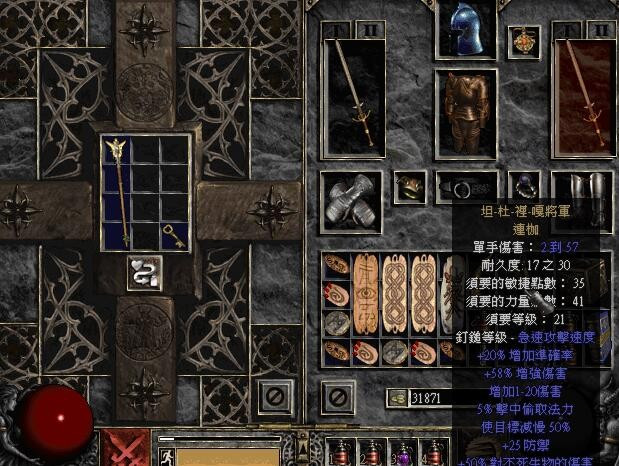The height and width of the screenshot is (466, 619).
Task: Select the bronze body armor slot
Action: (465, 114)
